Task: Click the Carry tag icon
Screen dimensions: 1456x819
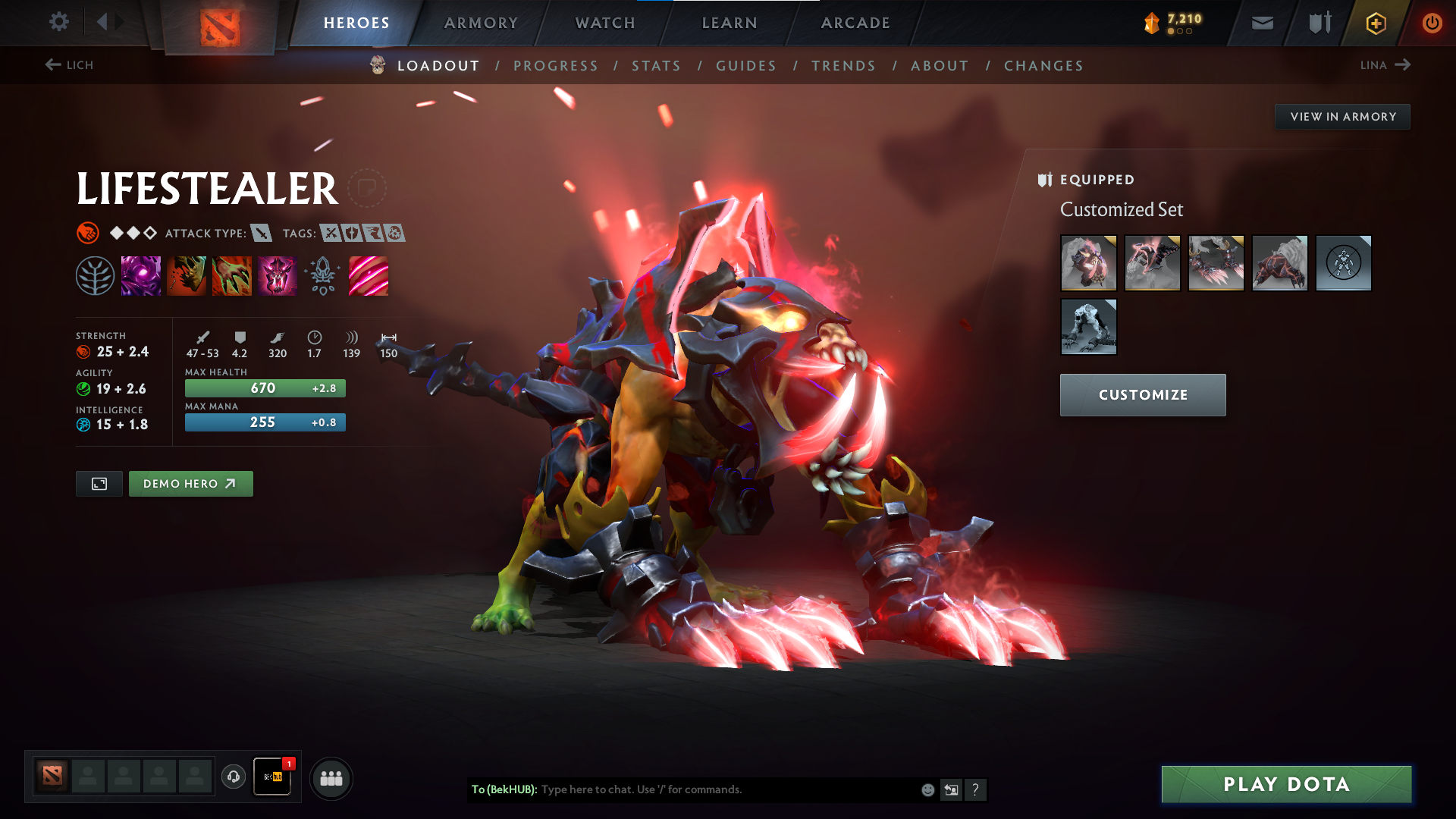Action: 329,234
